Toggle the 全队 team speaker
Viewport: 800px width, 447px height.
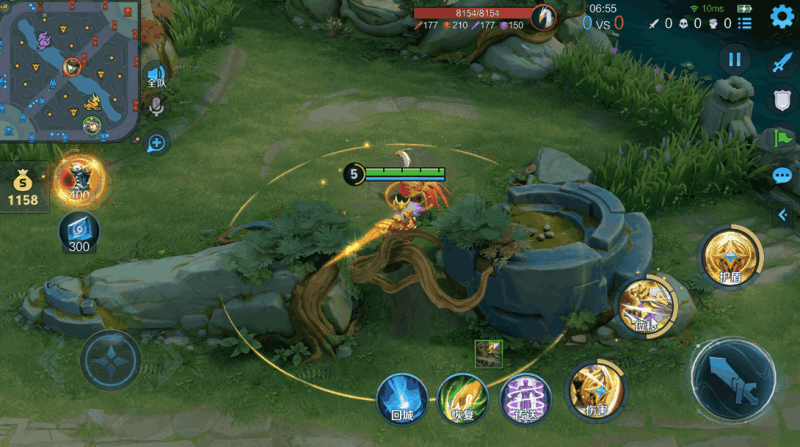point(156,78)
